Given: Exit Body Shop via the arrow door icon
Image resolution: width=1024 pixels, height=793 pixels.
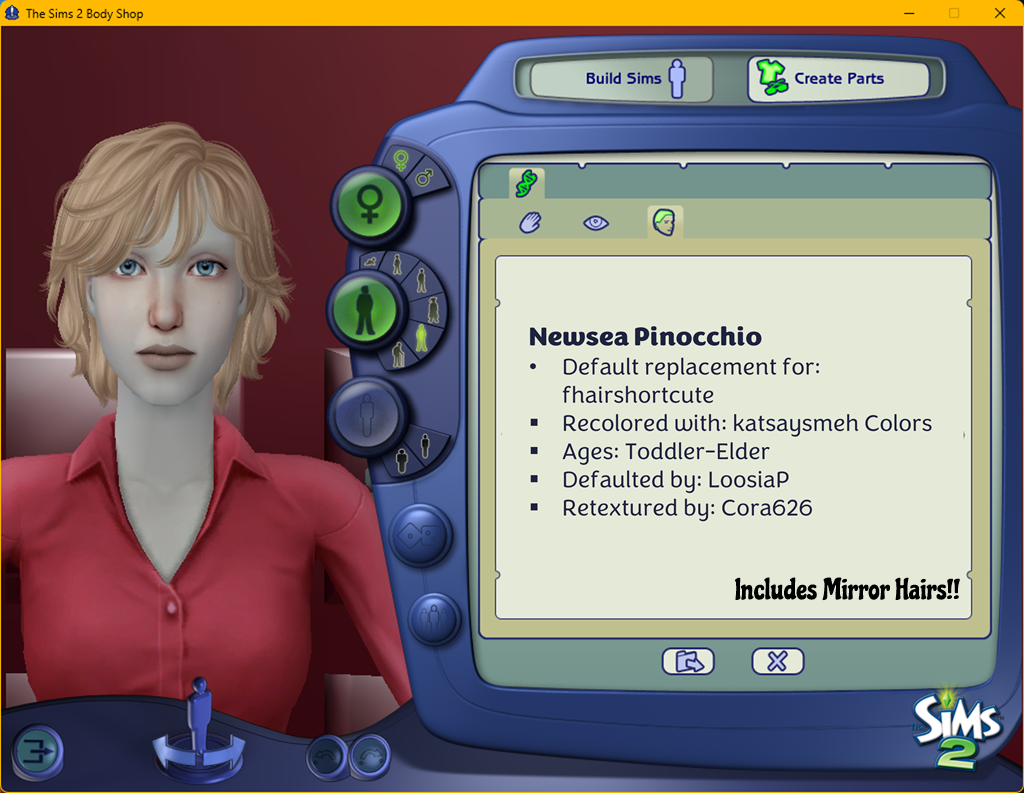Looking at the screenshot, I should tap(37, 751).
